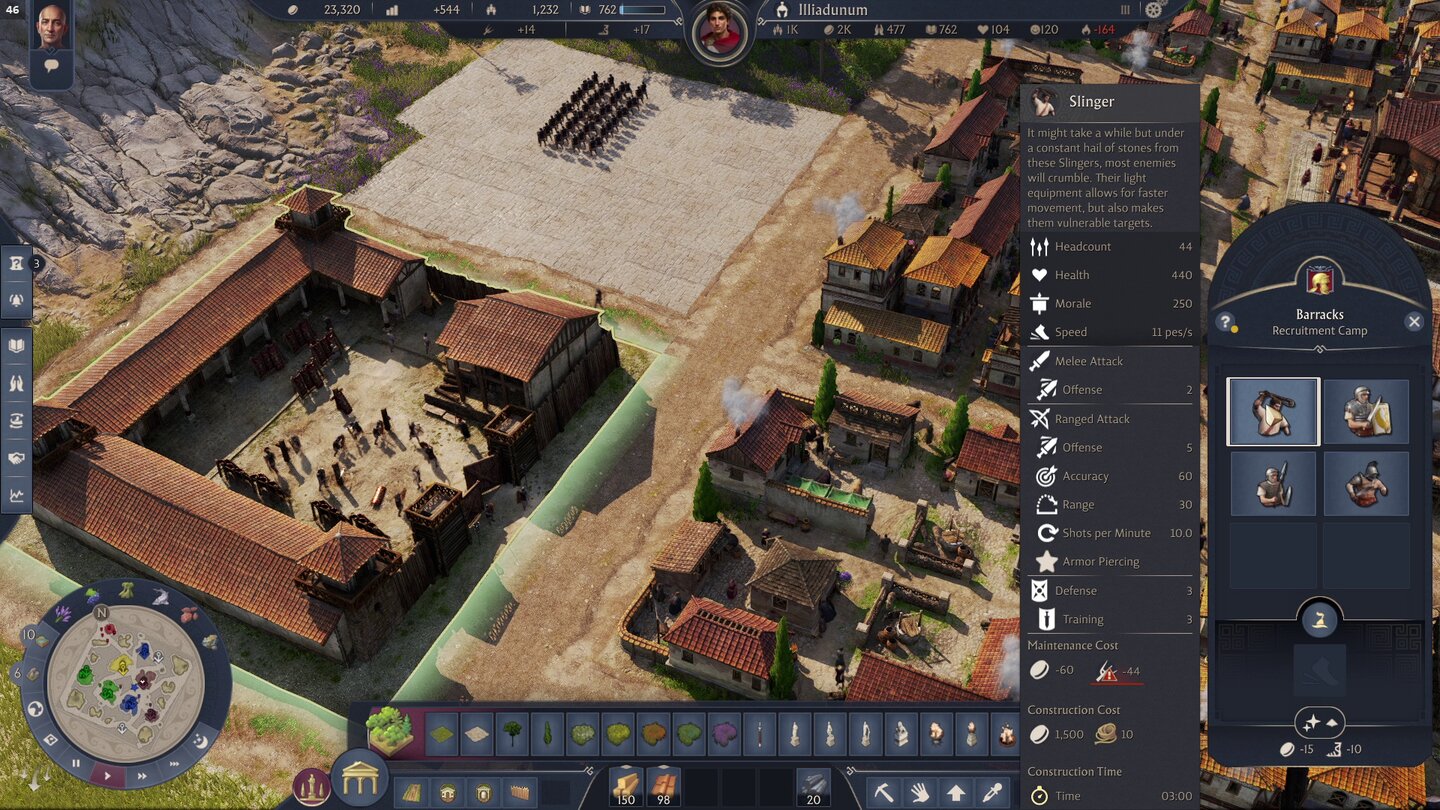Click the circular minimap

click(x=125, y=678)
